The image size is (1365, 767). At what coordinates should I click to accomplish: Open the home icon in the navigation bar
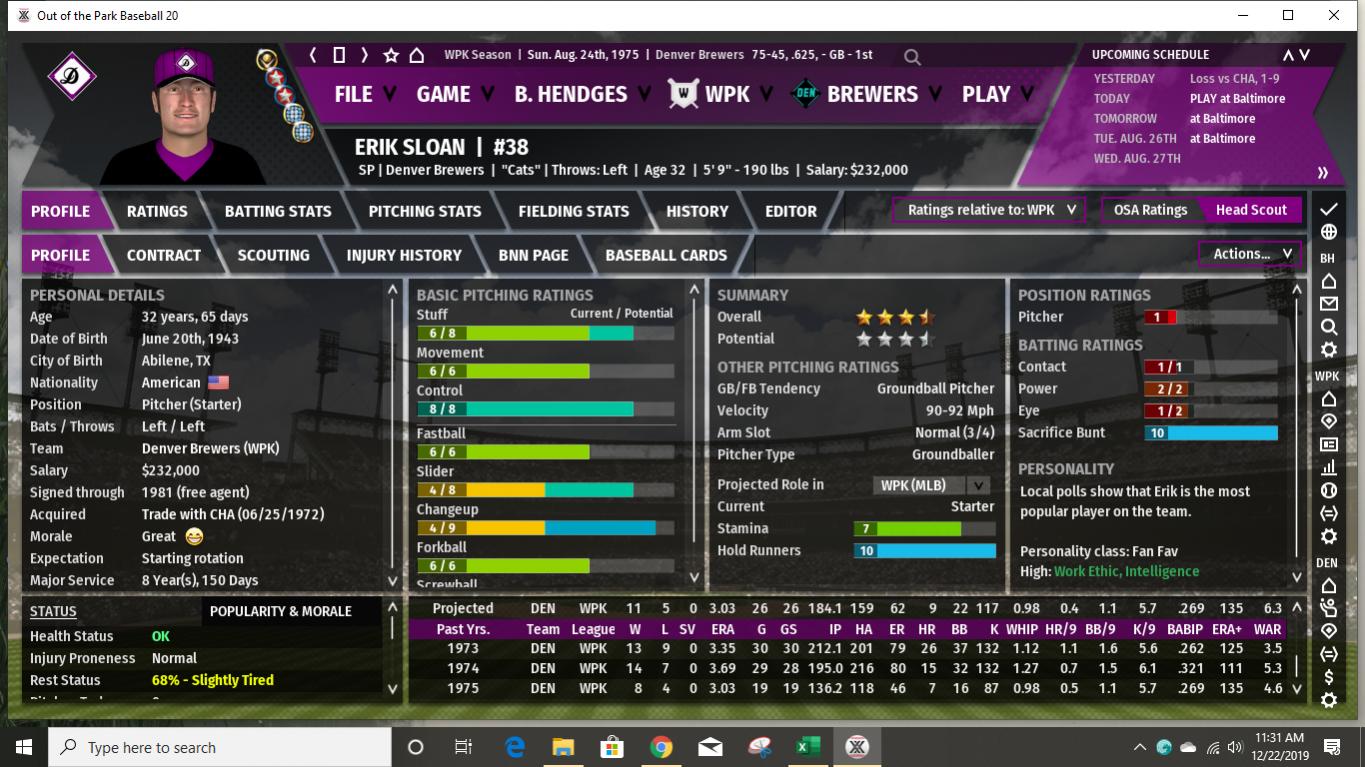point(417,56)
